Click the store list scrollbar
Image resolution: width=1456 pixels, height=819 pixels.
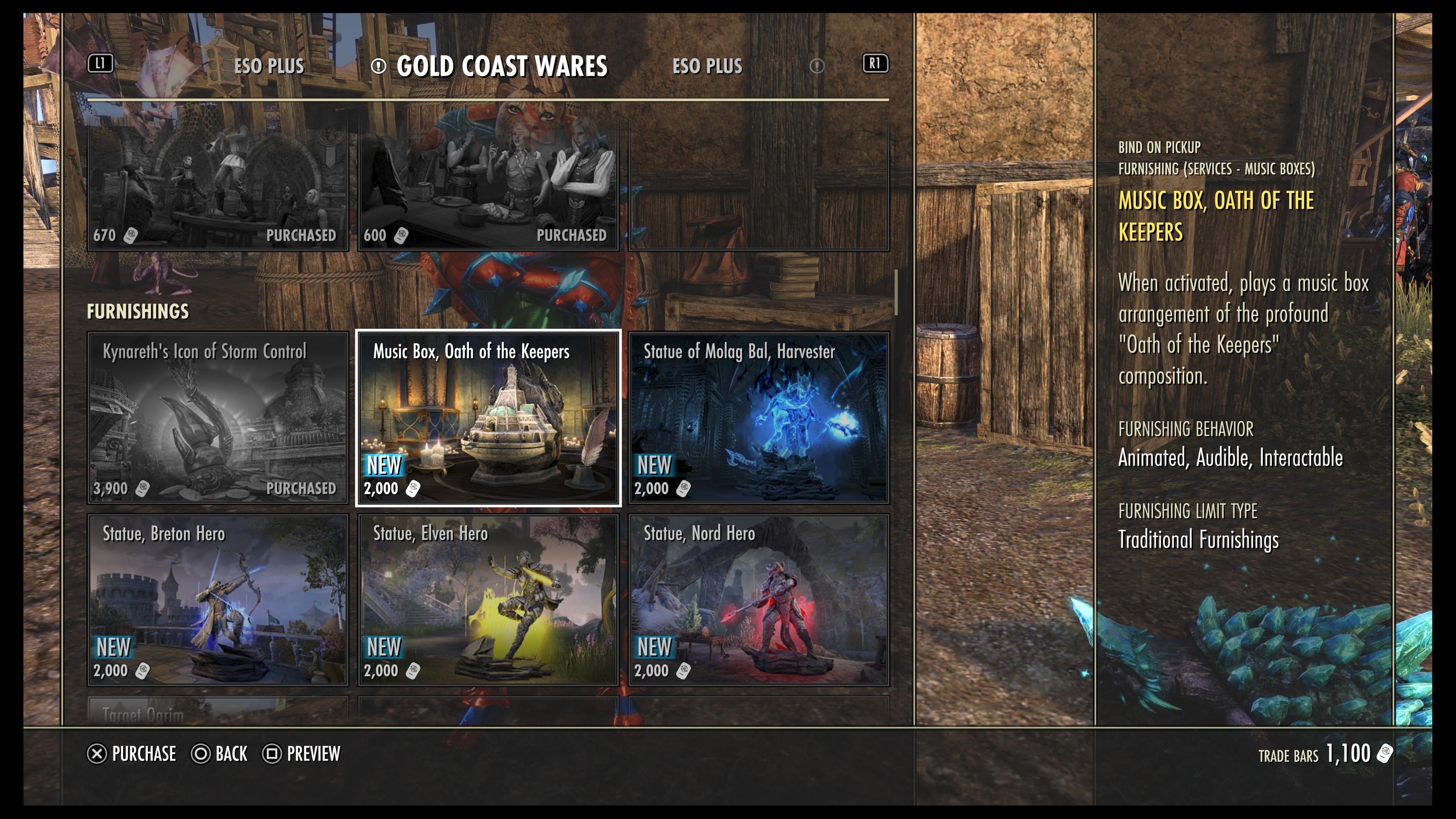[896, 292]
